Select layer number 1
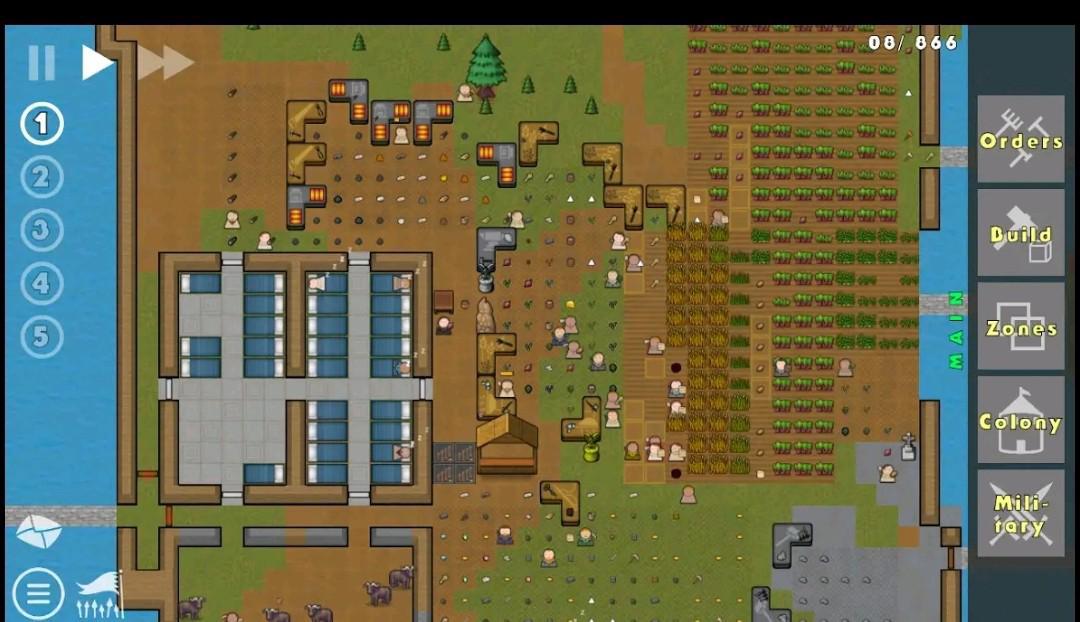Viewport: 1080px width, 622px height. (x=41, y=125)
